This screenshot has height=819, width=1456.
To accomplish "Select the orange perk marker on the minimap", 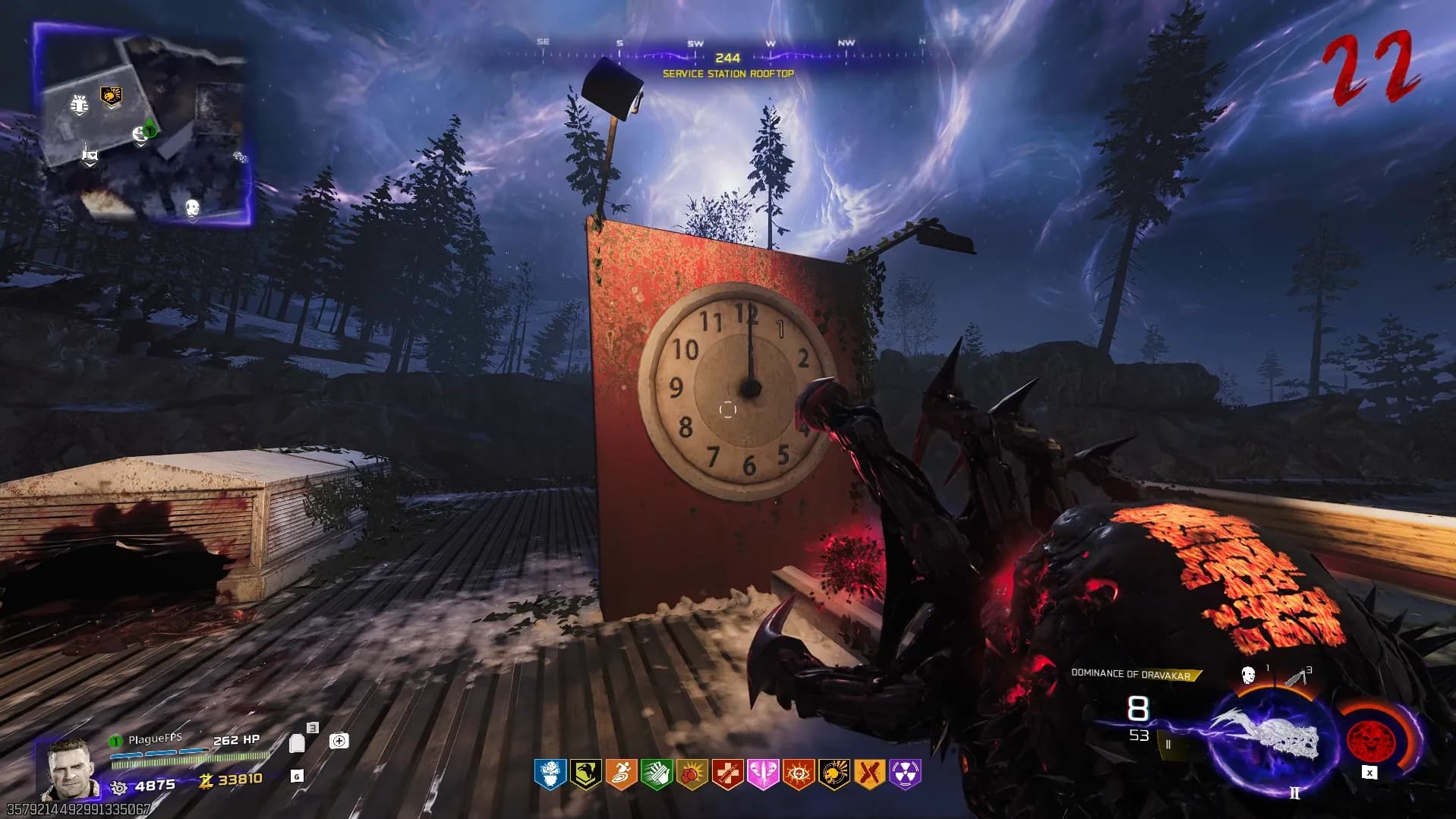I will [x=112, y=96].
